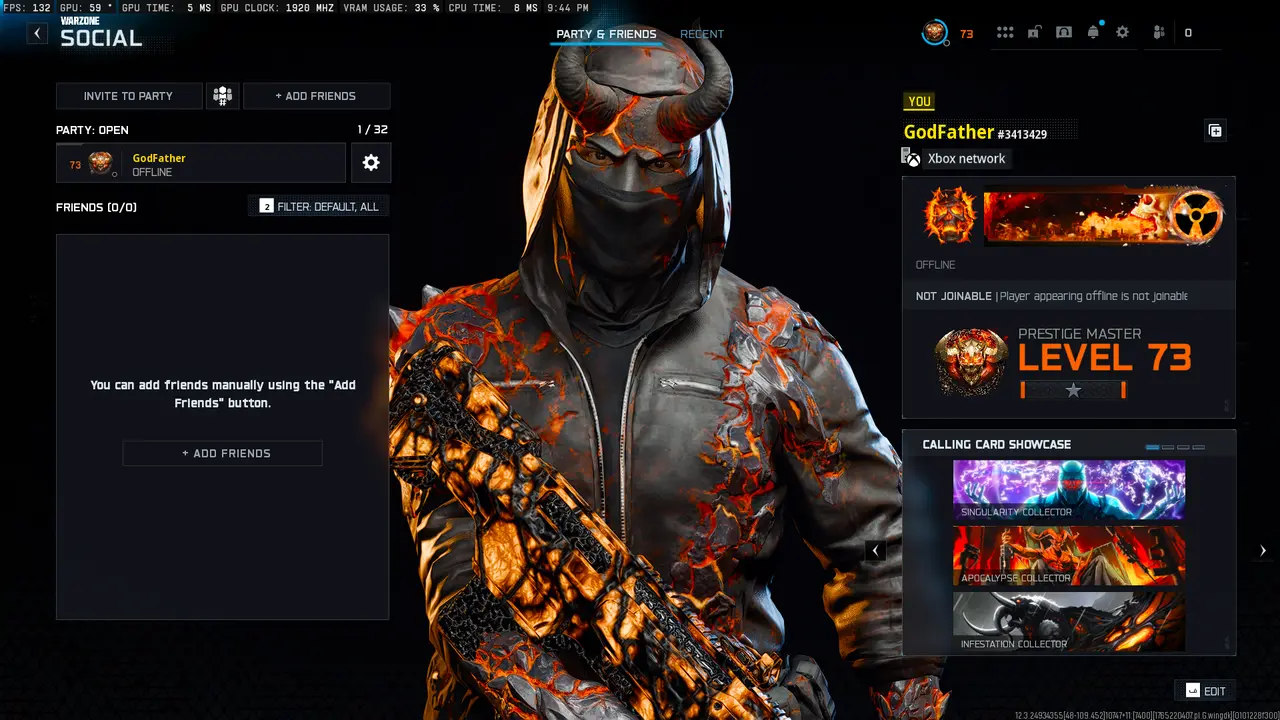Open the game menu grid icon
1280x720 pixels.
1005,31
